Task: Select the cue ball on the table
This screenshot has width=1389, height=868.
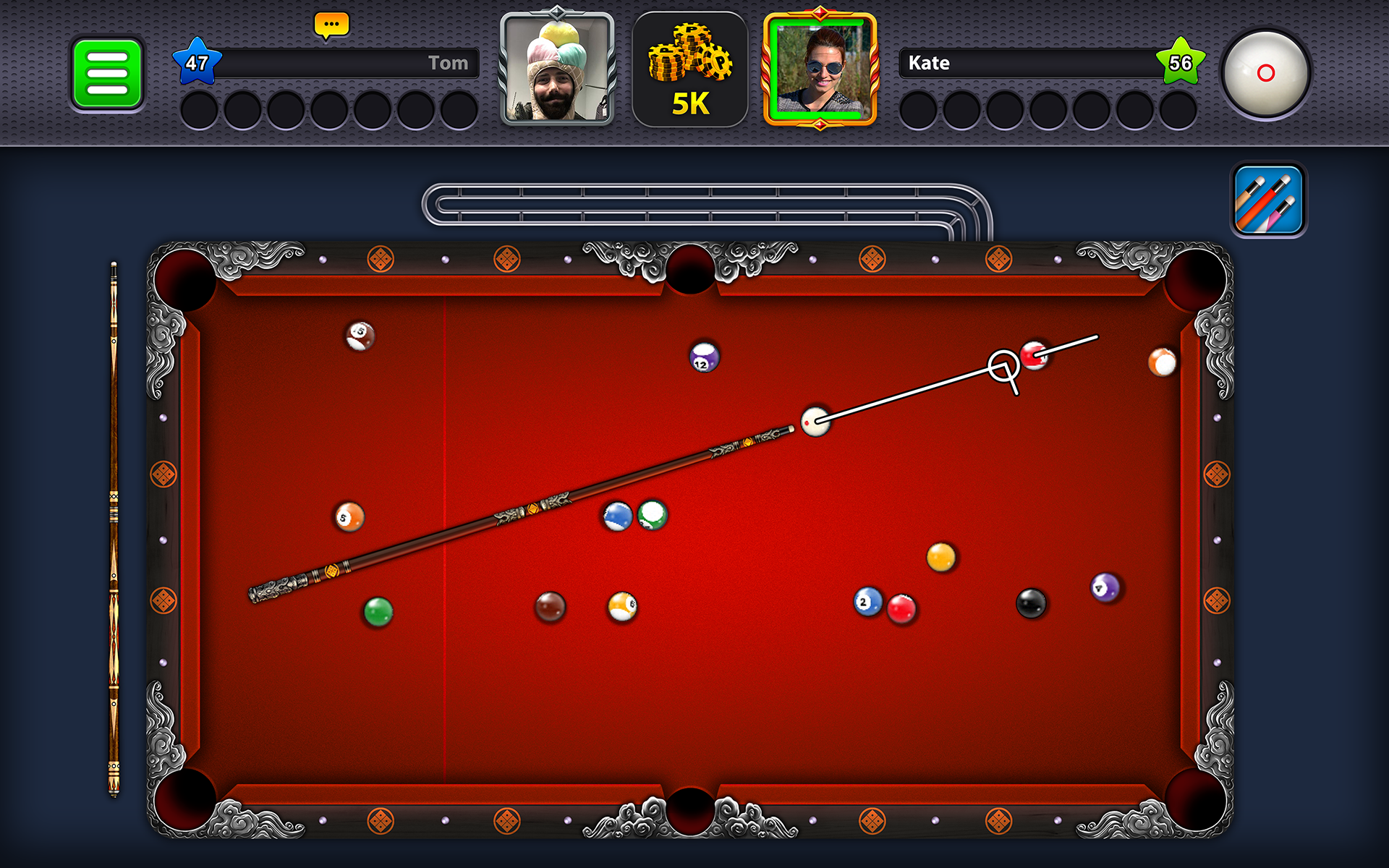Action: (816, 422)
